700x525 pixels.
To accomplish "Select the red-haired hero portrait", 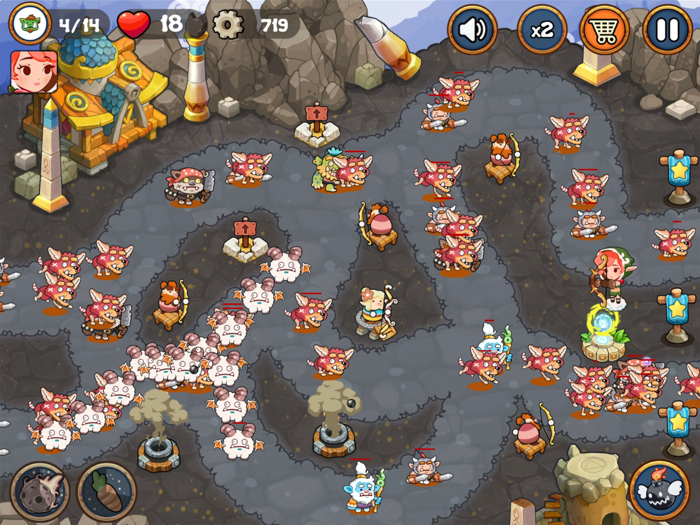I will coord(33,71).
